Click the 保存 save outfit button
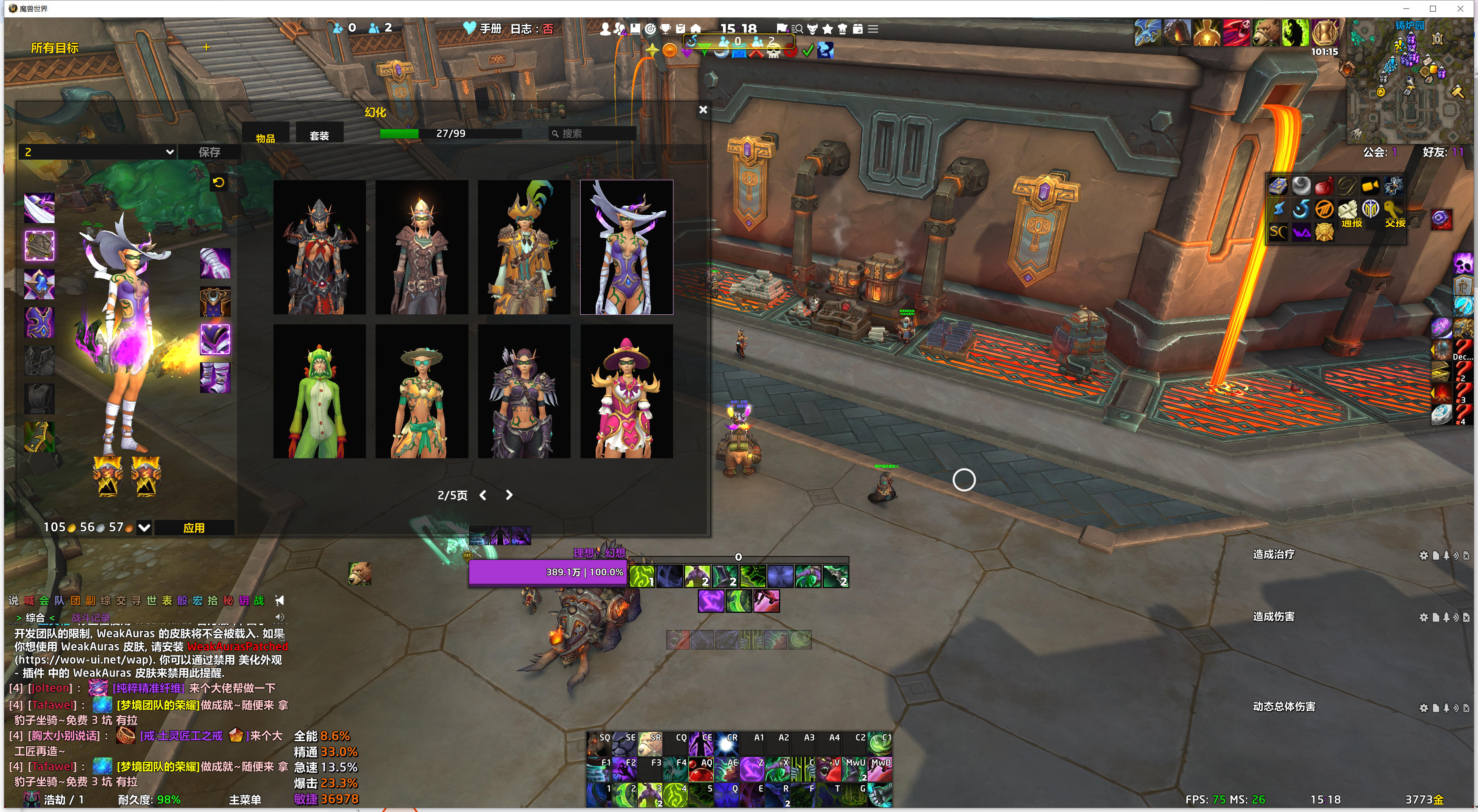The height and width of the screenshot is (812, 1478). pyautogui.click(x=209, y=152)
